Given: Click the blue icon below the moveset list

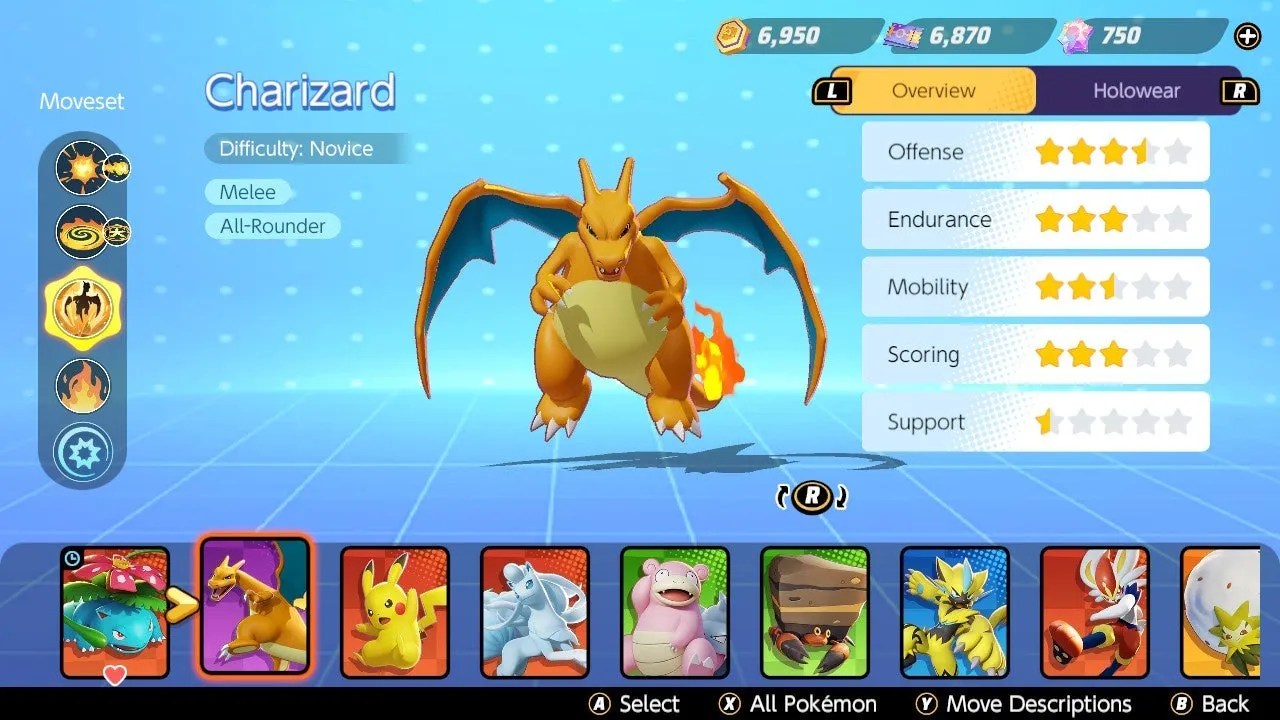Looking at the screenshot, I should [x=83, y=451].
